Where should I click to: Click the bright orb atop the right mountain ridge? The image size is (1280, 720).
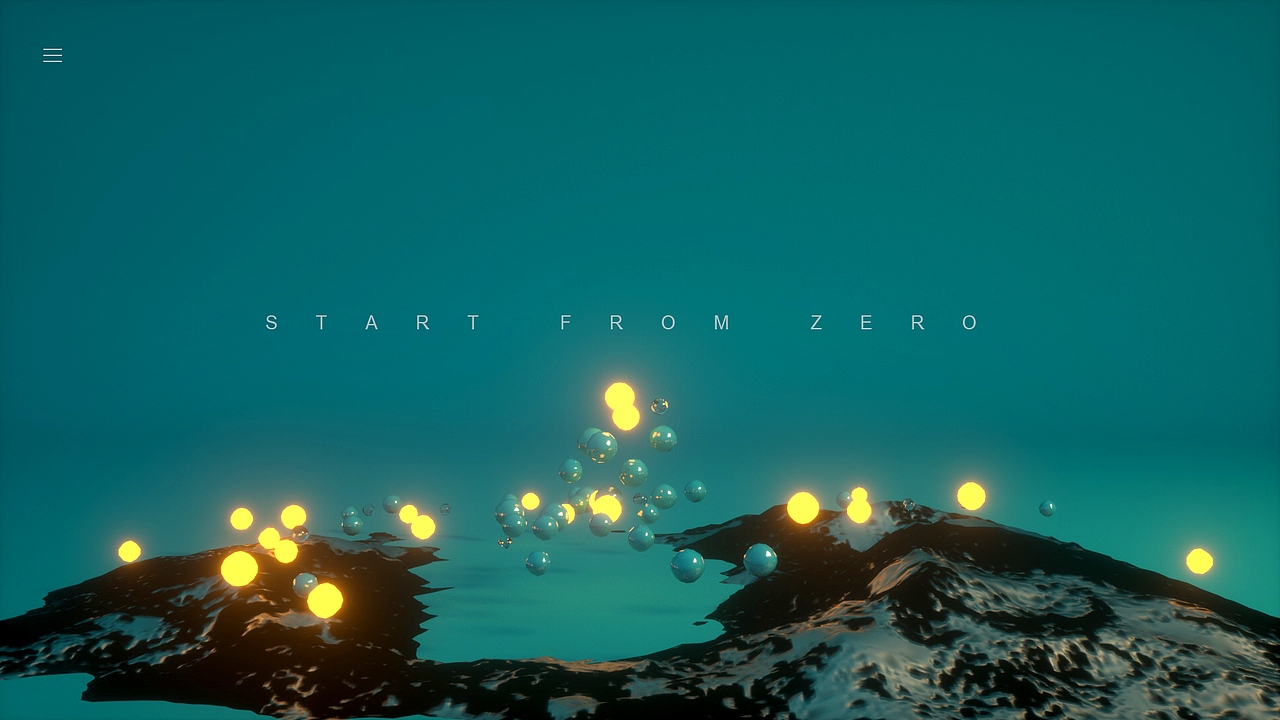coord(805,505)
